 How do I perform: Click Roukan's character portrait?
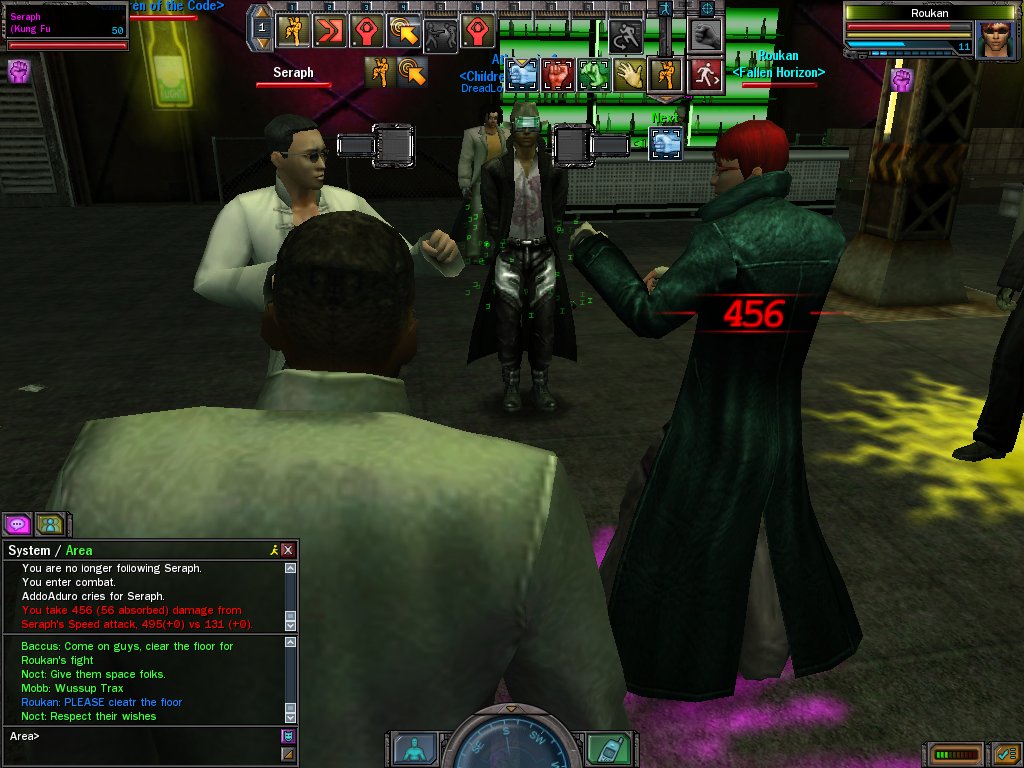(997, 39)
